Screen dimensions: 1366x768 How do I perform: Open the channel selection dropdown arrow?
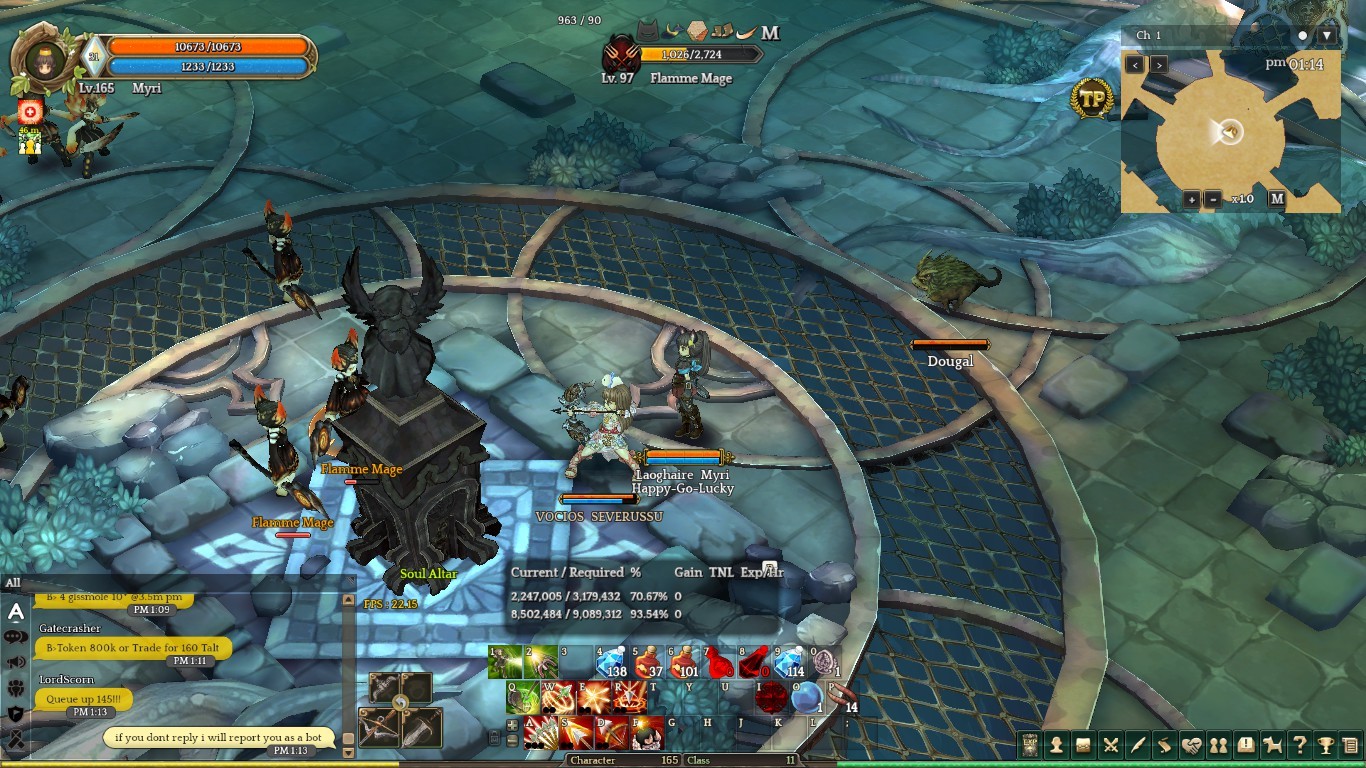click(1327, 36)
